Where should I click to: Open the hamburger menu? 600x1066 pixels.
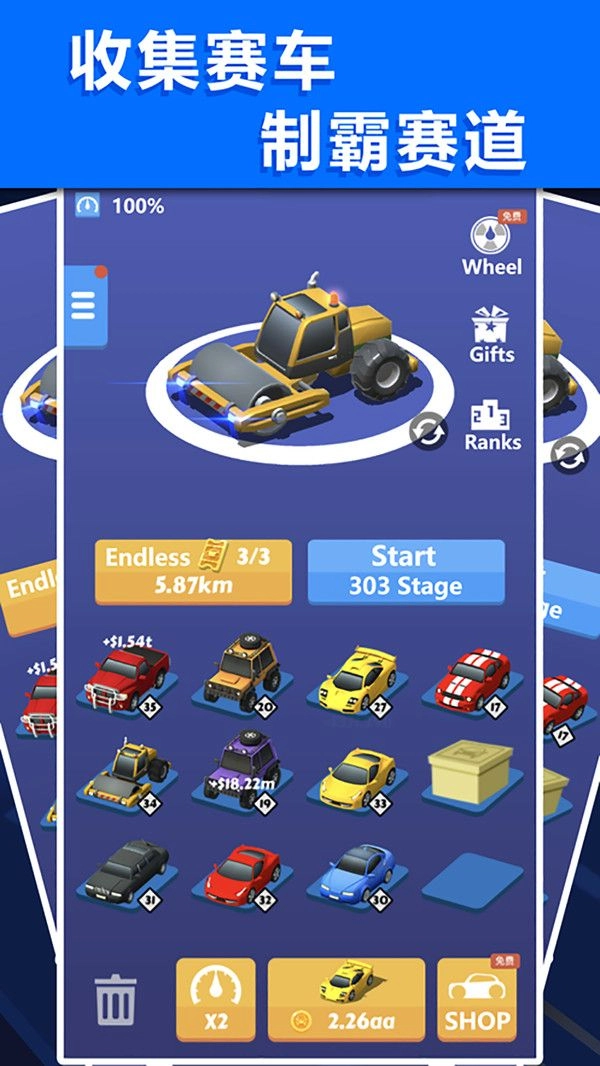click(x=84, y=304)
